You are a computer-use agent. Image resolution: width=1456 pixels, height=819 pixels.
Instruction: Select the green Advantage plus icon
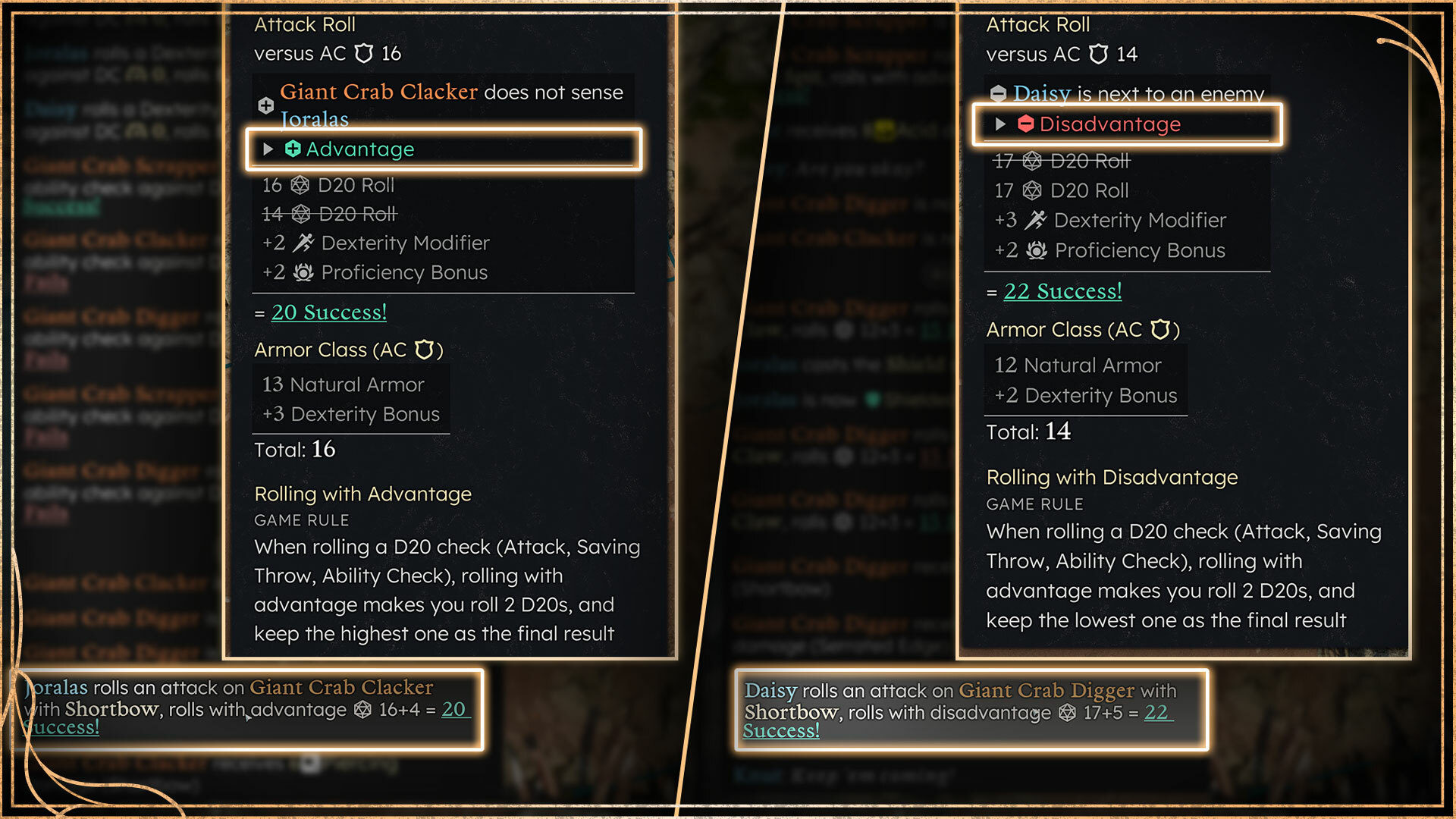294,149
